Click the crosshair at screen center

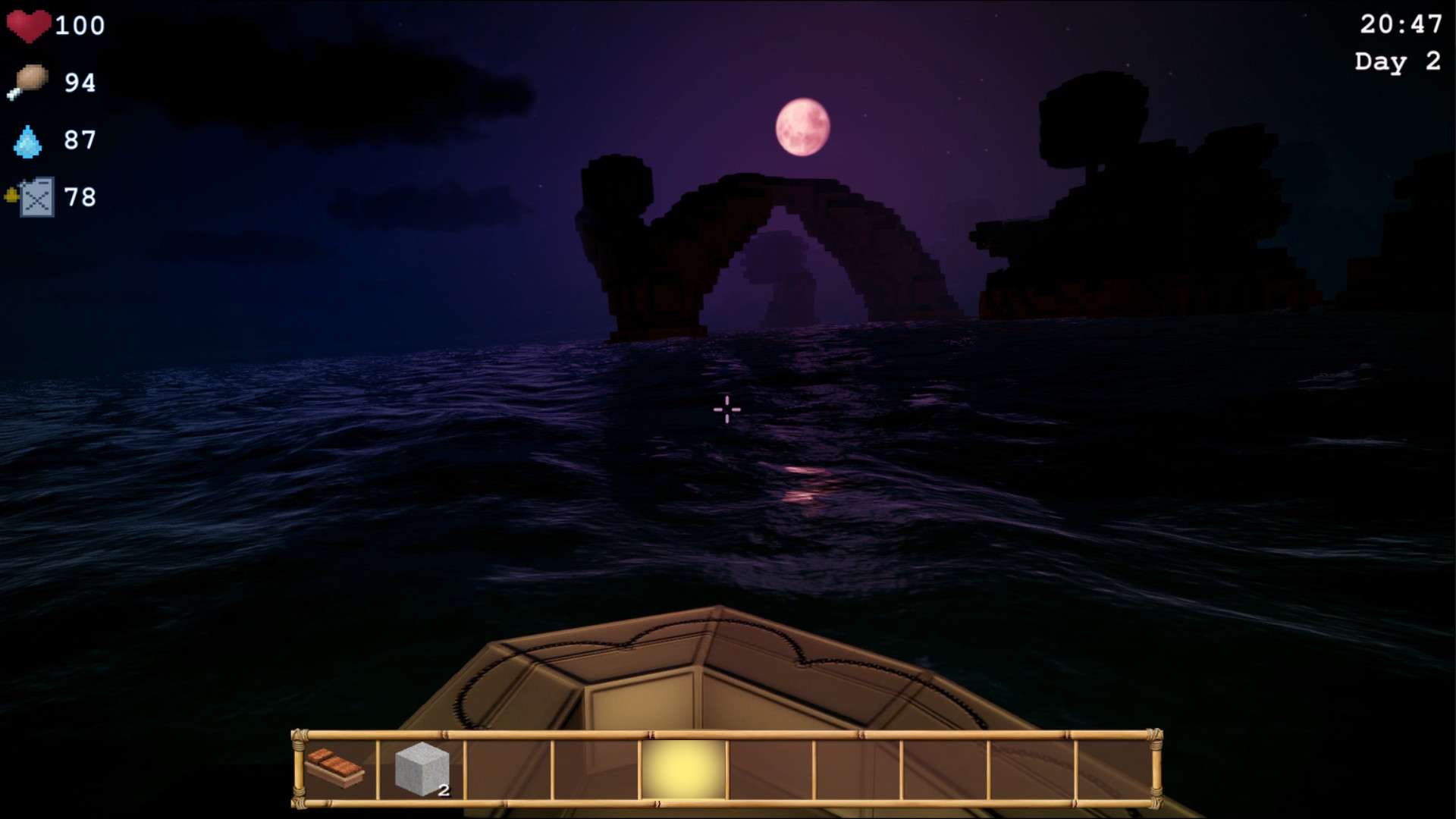point(726,409)
